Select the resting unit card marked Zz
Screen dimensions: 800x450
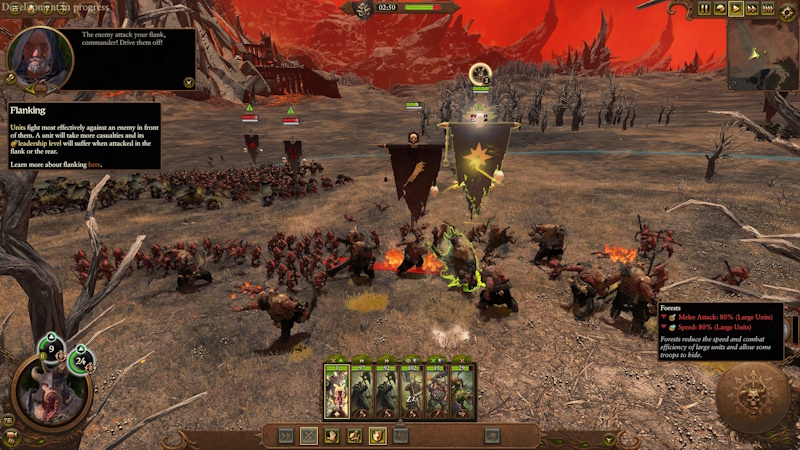[410, 391]
